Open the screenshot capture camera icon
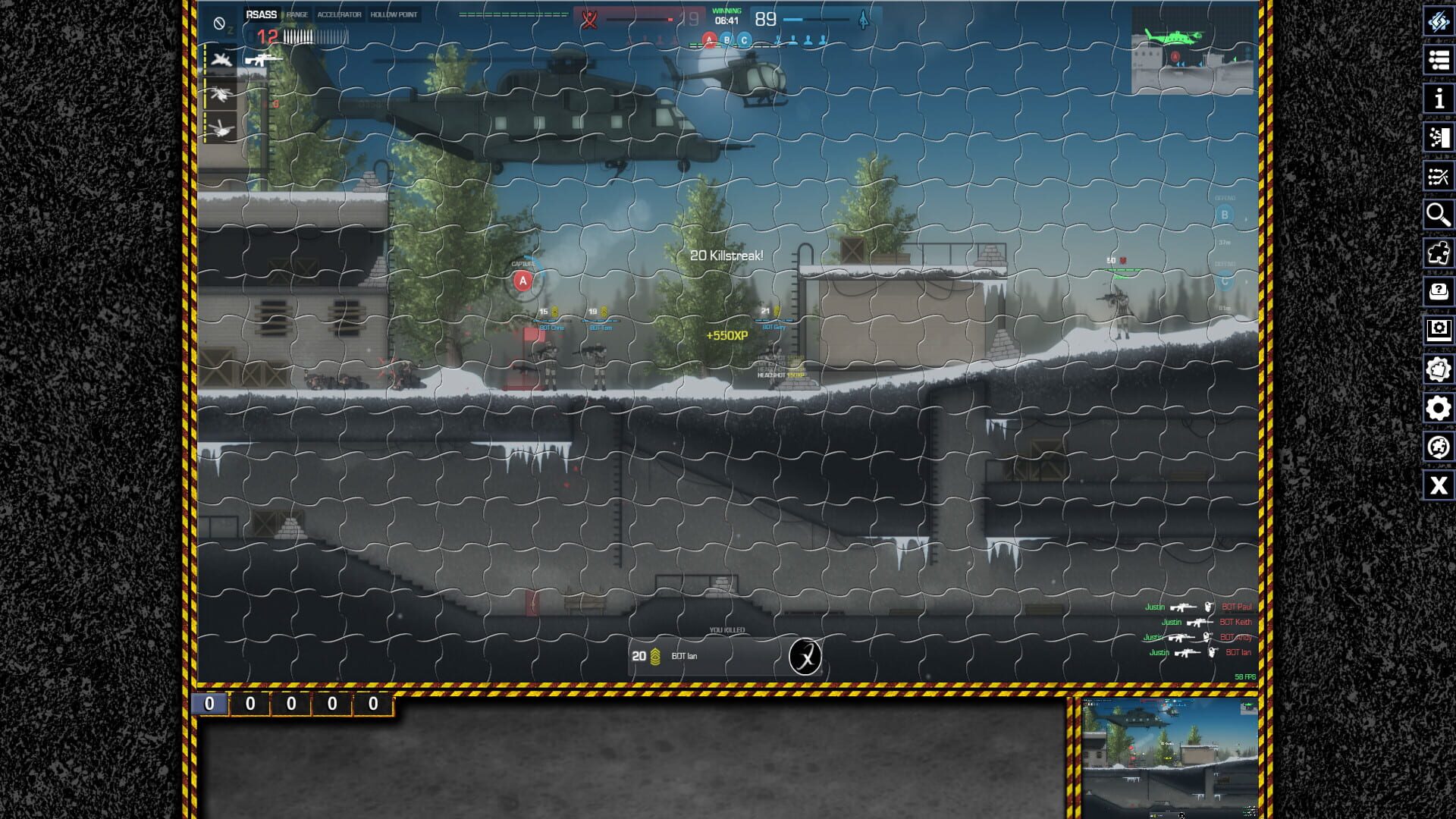The height and width of the screenshot is (819, 1456). (x=1439, y=330)
